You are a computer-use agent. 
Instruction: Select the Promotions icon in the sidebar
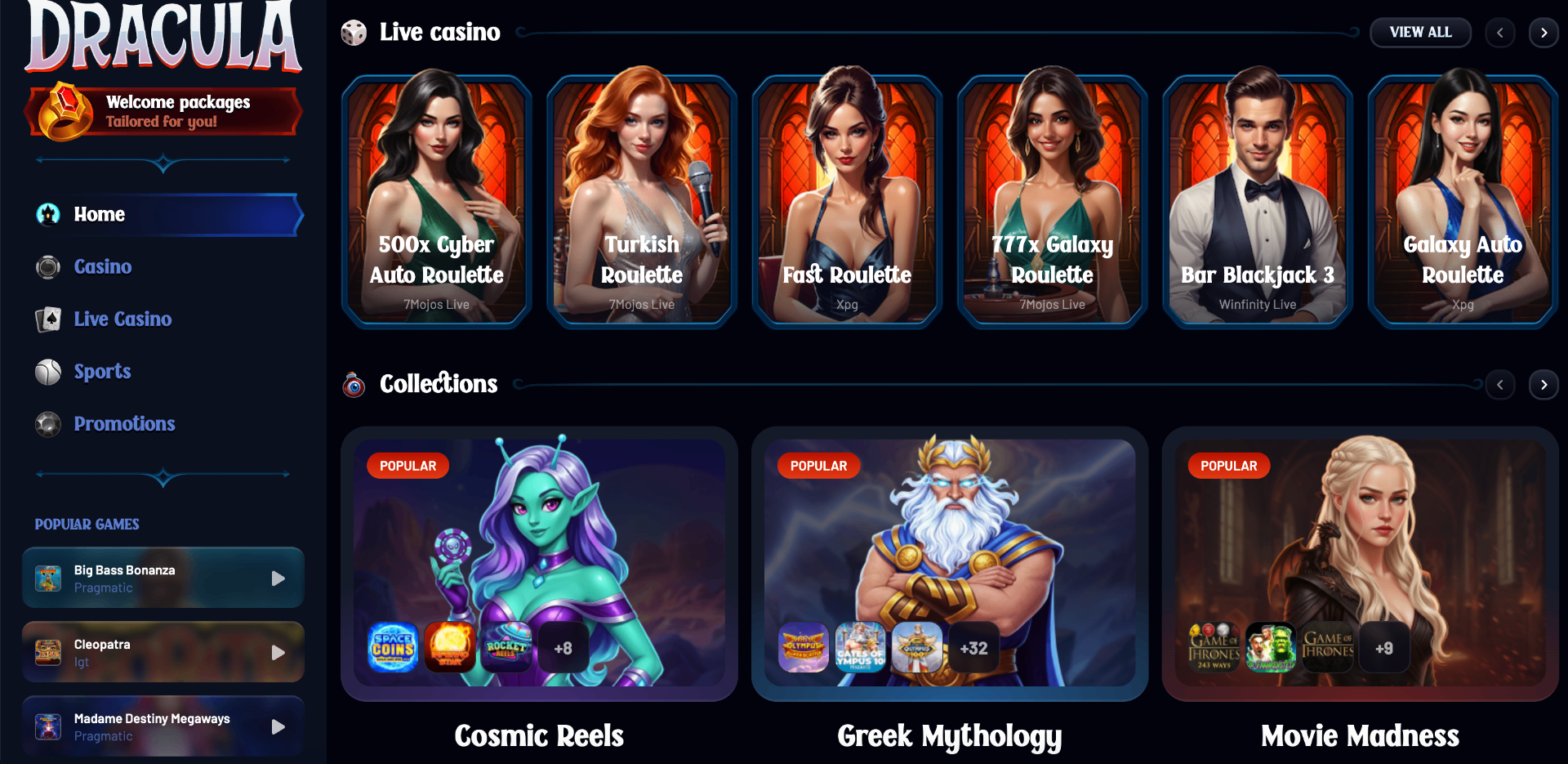(47, 424)
